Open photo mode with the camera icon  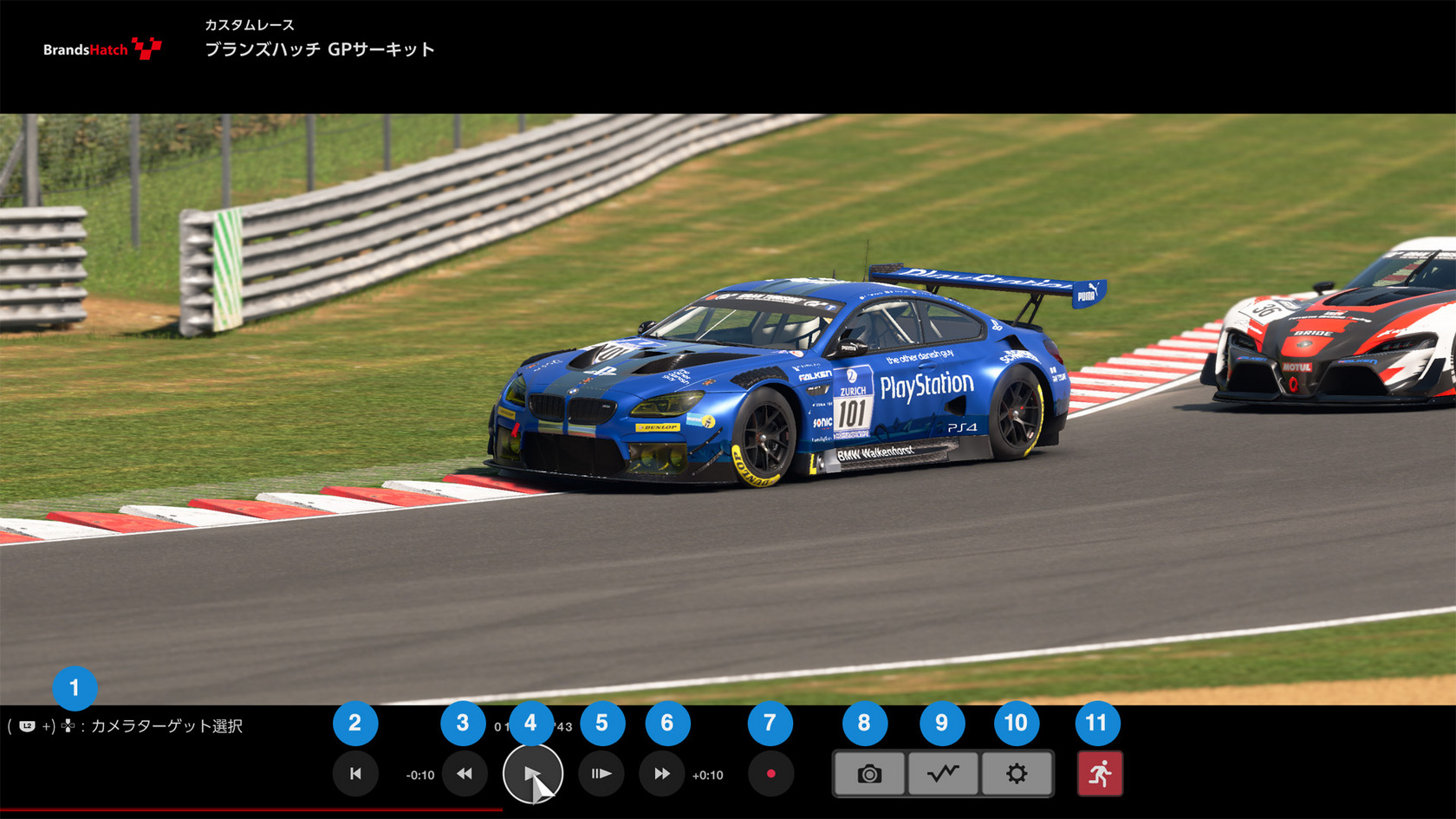[x=869, y=774]
